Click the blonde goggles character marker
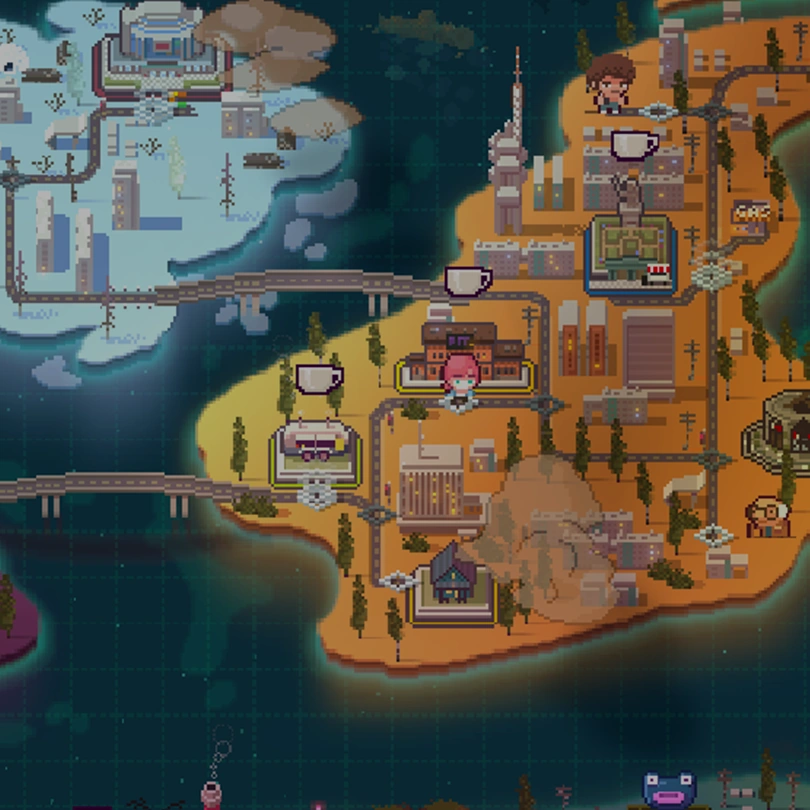Viewport: 810px width, 810px height. tap(769, 515)
